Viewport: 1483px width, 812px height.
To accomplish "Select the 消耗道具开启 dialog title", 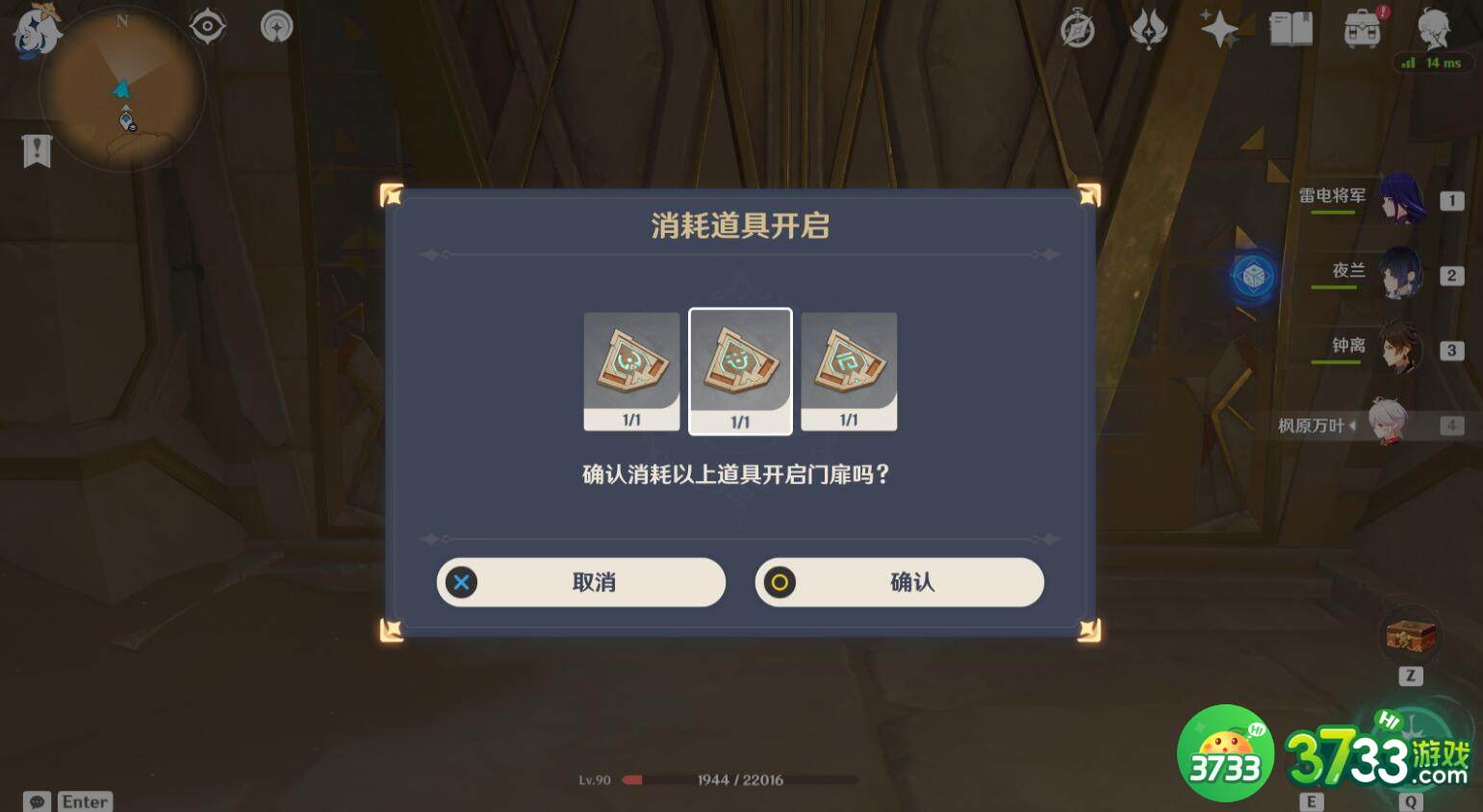I will [740, 226].
